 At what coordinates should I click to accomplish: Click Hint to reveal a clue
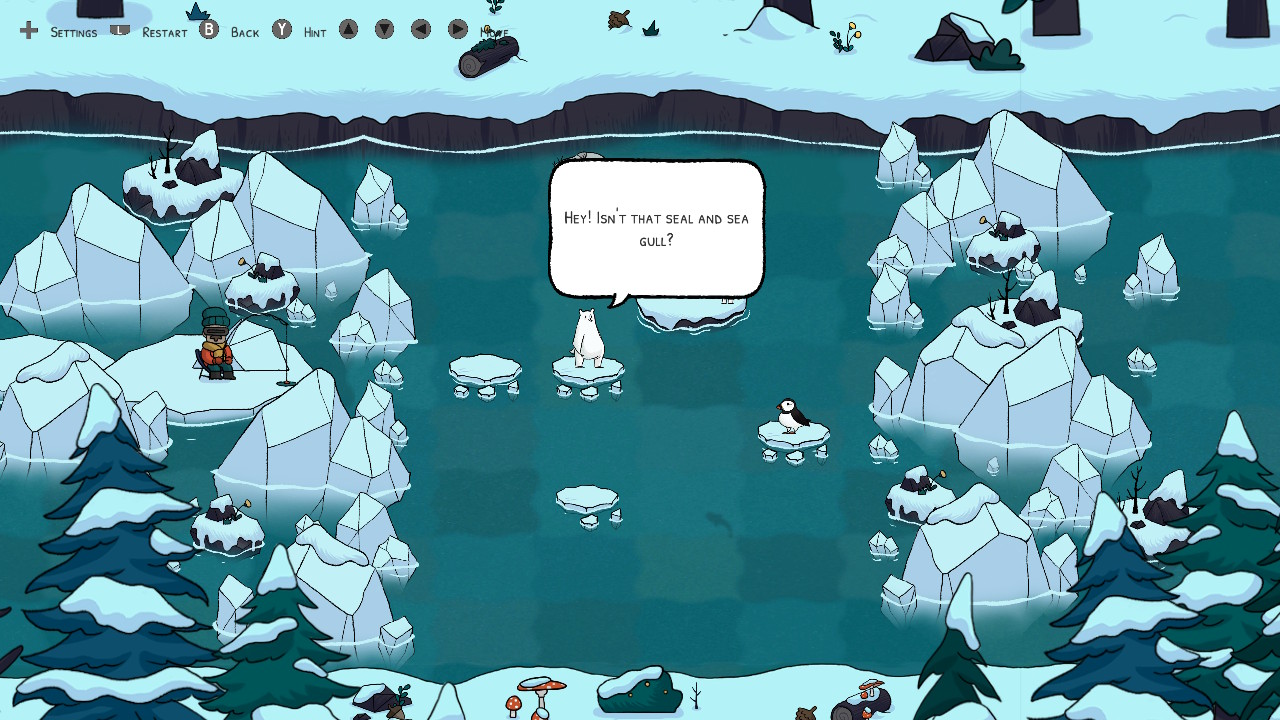(314, 33)
